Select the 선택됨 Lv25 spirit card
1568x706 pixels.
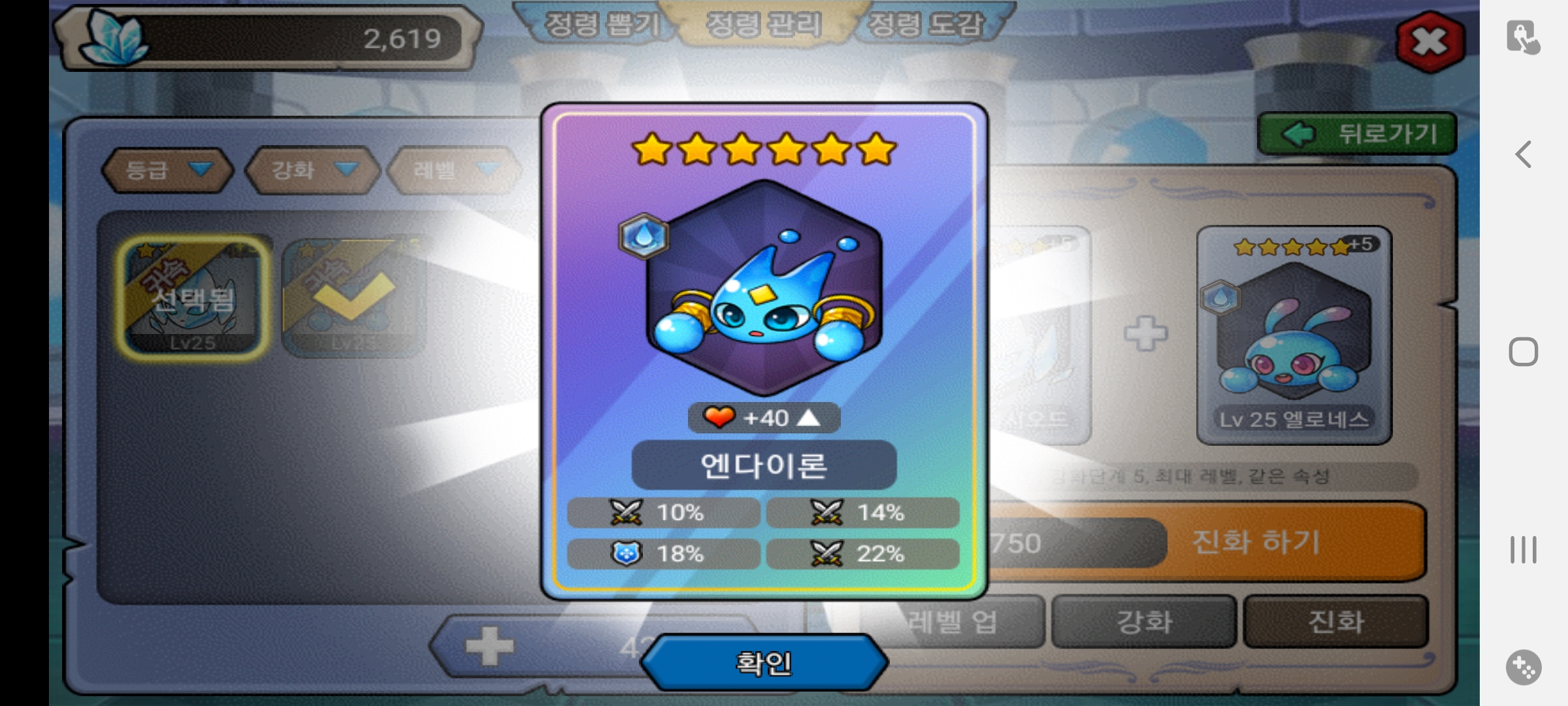(193, 297)
